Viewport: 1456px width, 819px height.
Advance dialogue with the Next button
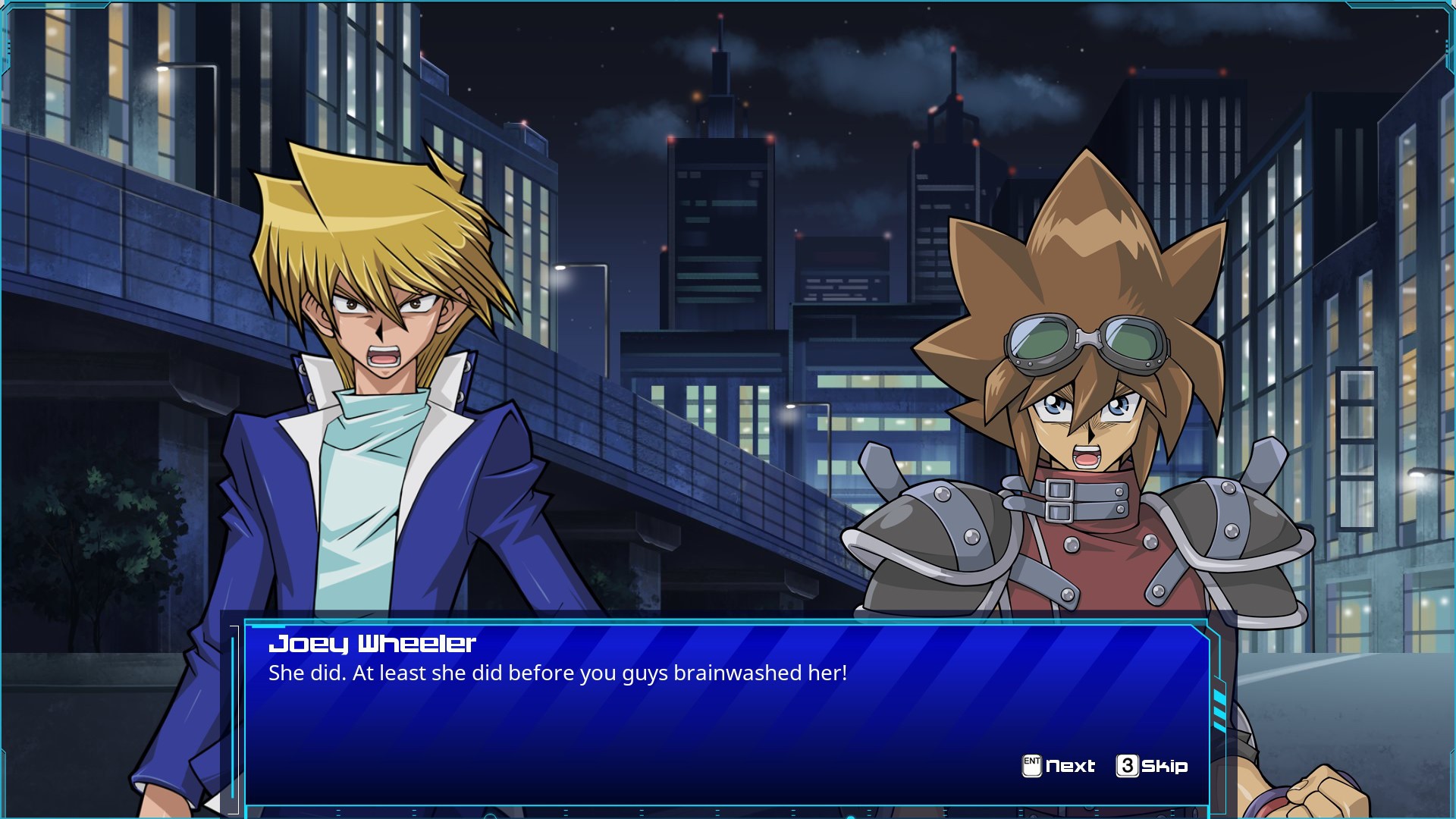click(1059, 766)
